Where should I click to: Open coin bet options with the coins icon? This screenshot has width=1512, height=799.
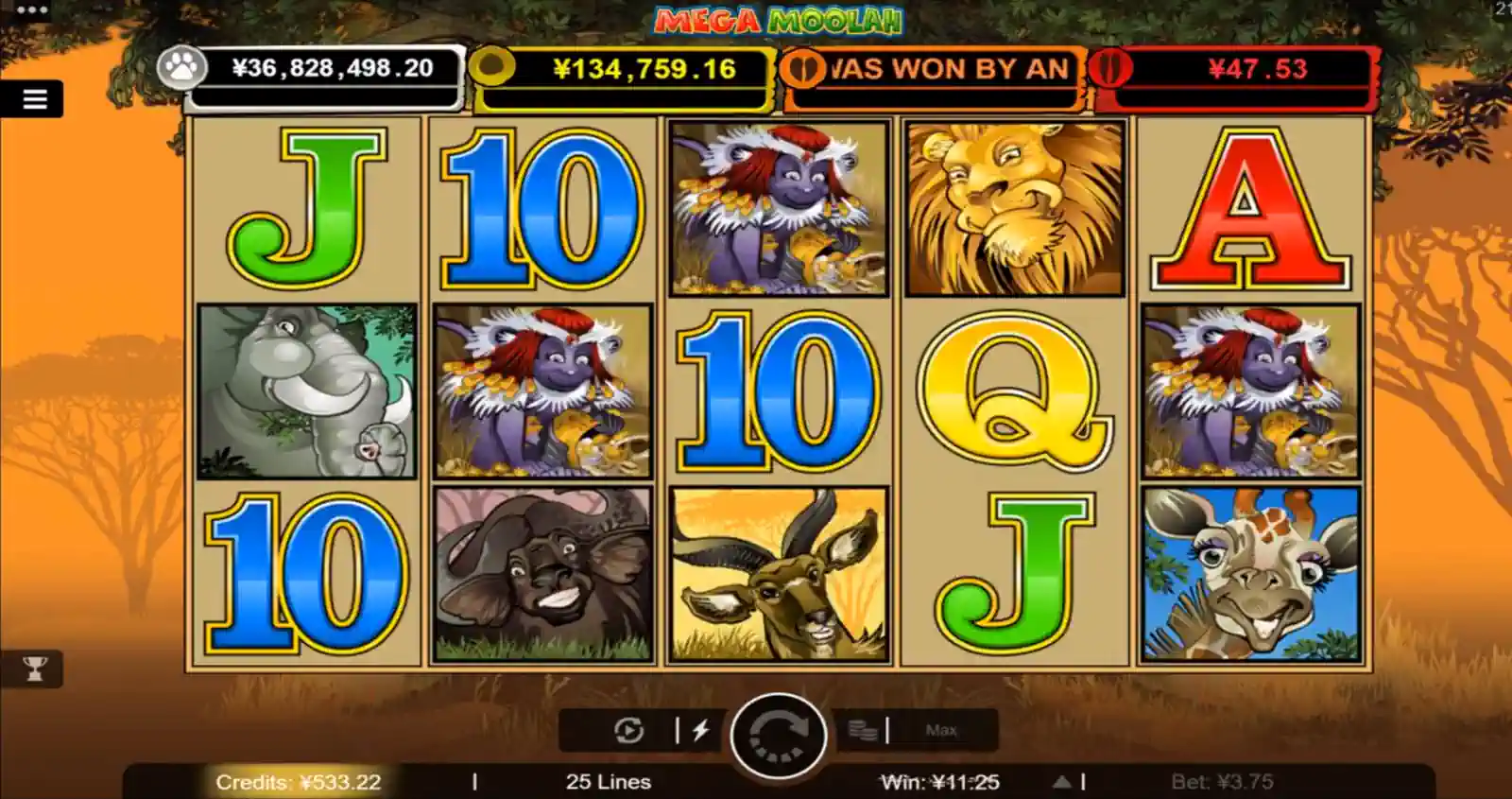(862, 730)
